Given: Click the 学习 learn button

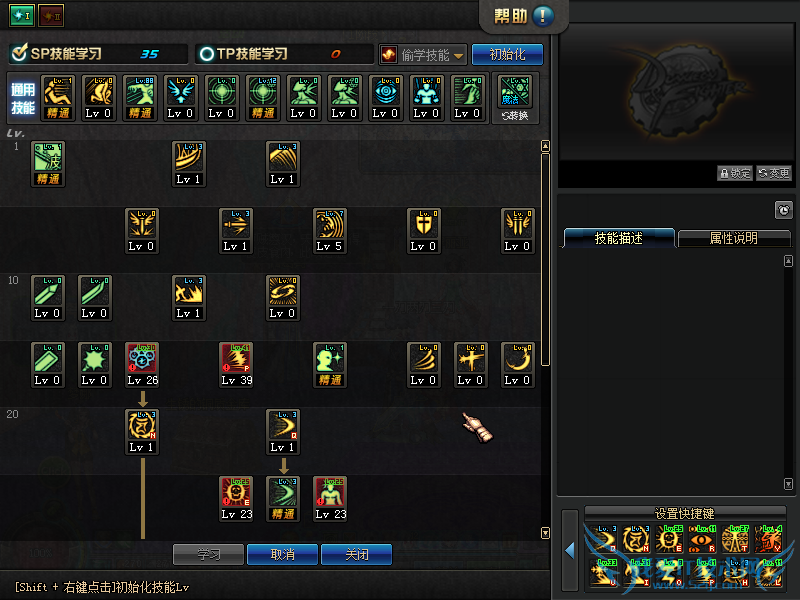Looking at the screenshot, I should point(208,554).
